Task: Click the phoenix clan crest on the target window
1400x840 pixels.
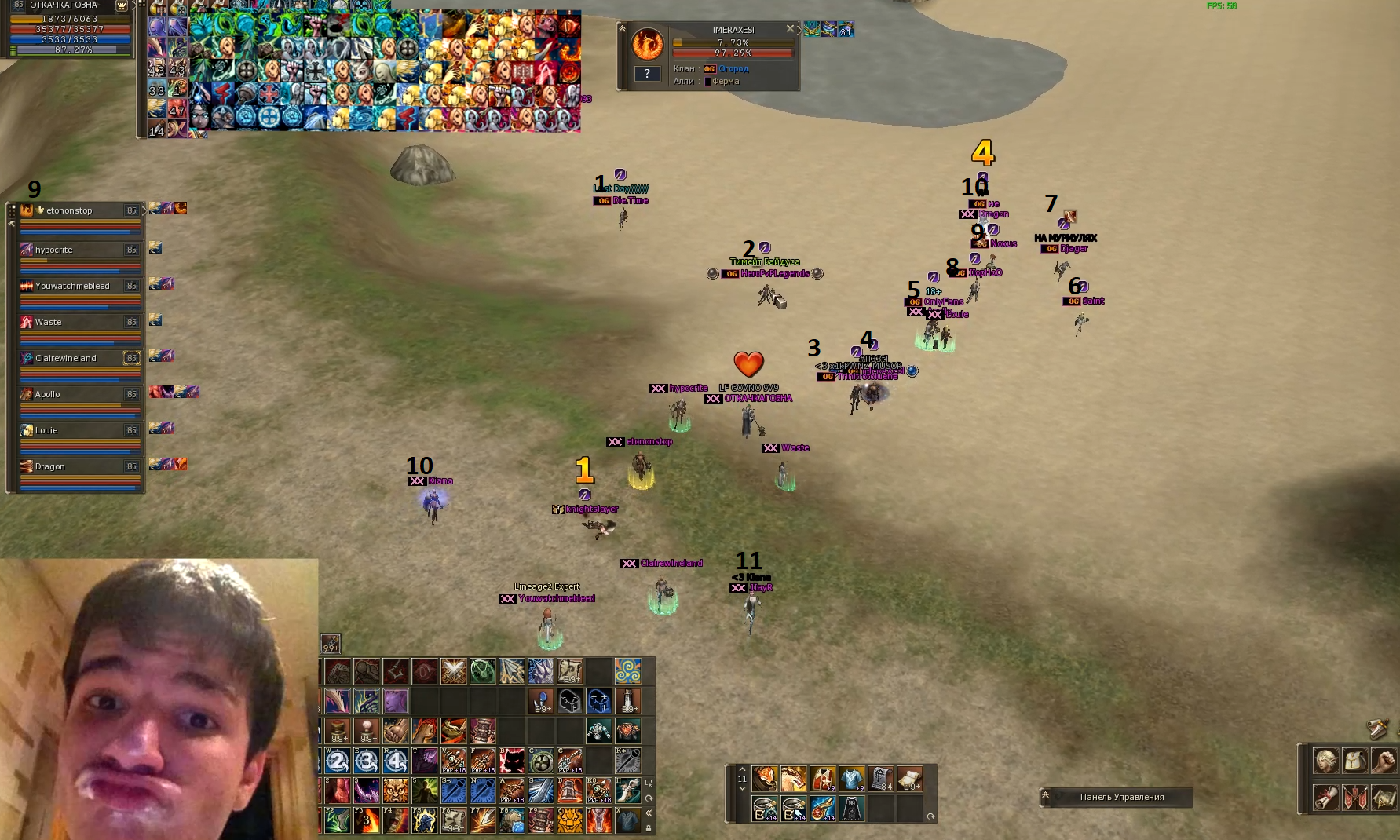Action: click(648, 44)
